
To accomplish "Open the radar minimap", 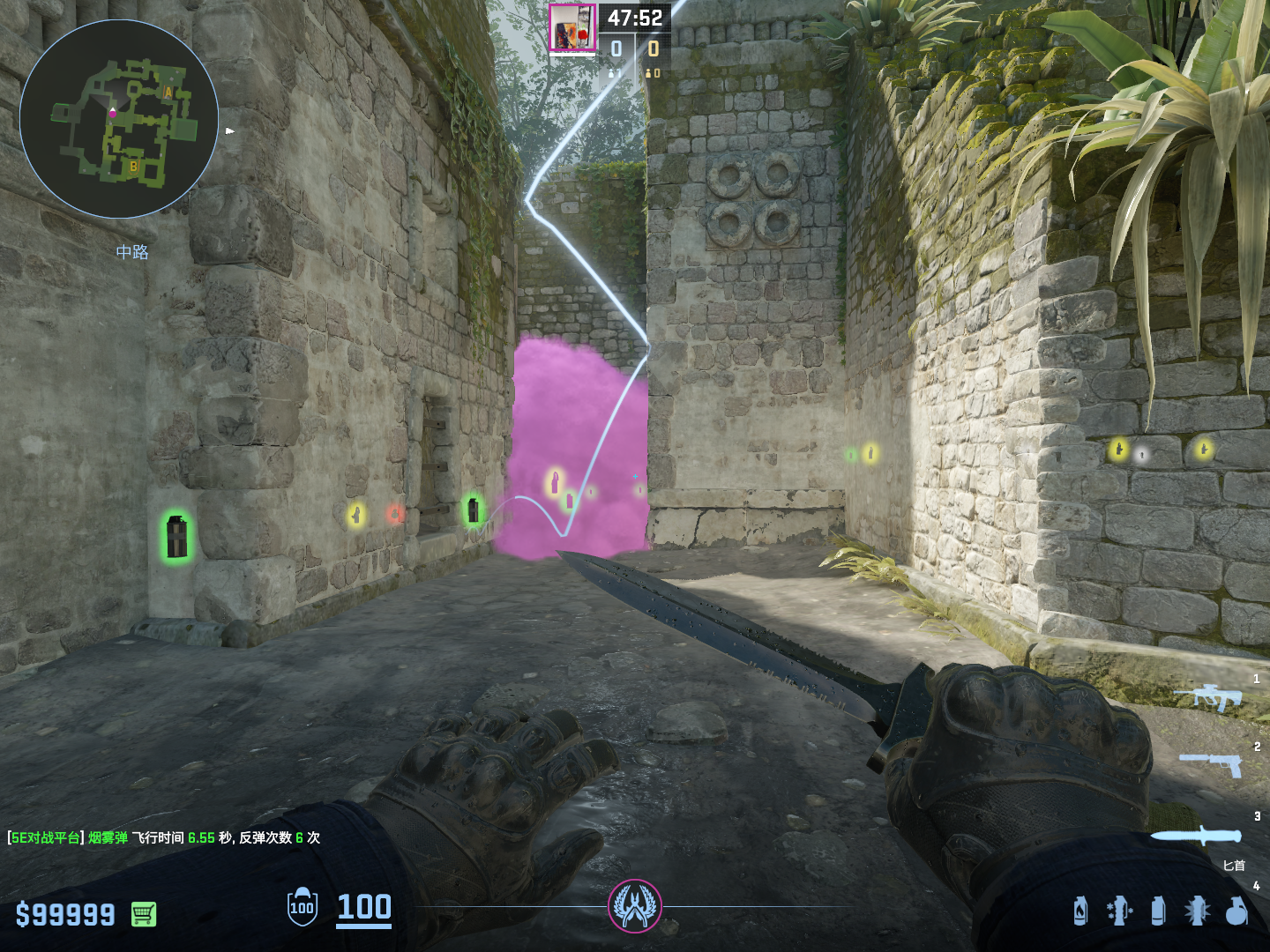I will [x=119, y=119].
